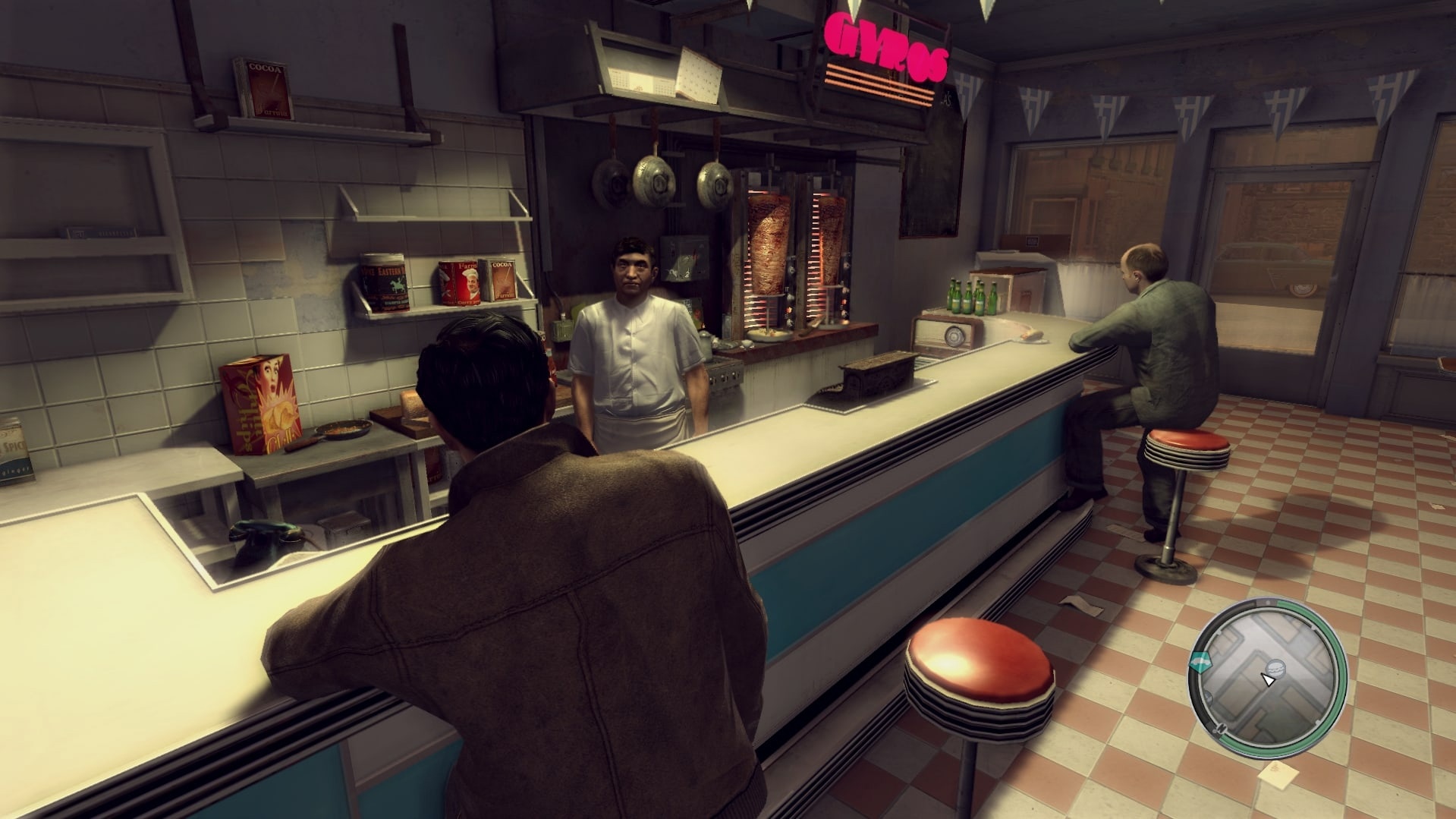Select the burger diner marker on minimap
This screenshot has width=1456, height=819.
tap(1275, 666)
